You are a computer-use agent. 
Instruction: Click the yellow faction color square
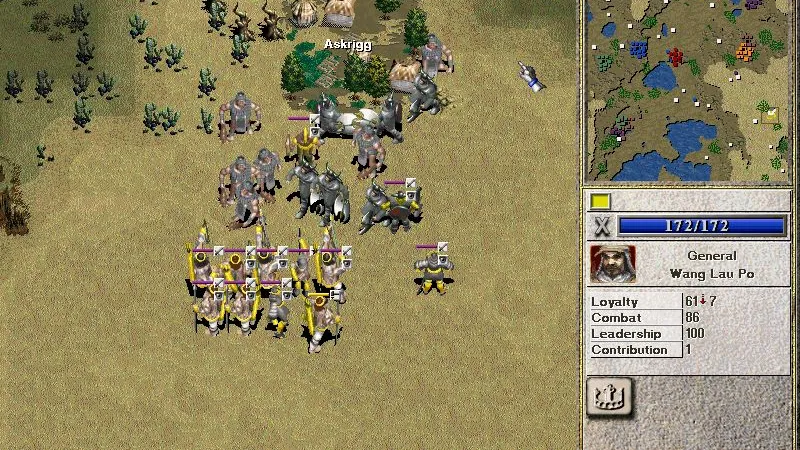tap(600, 202)
